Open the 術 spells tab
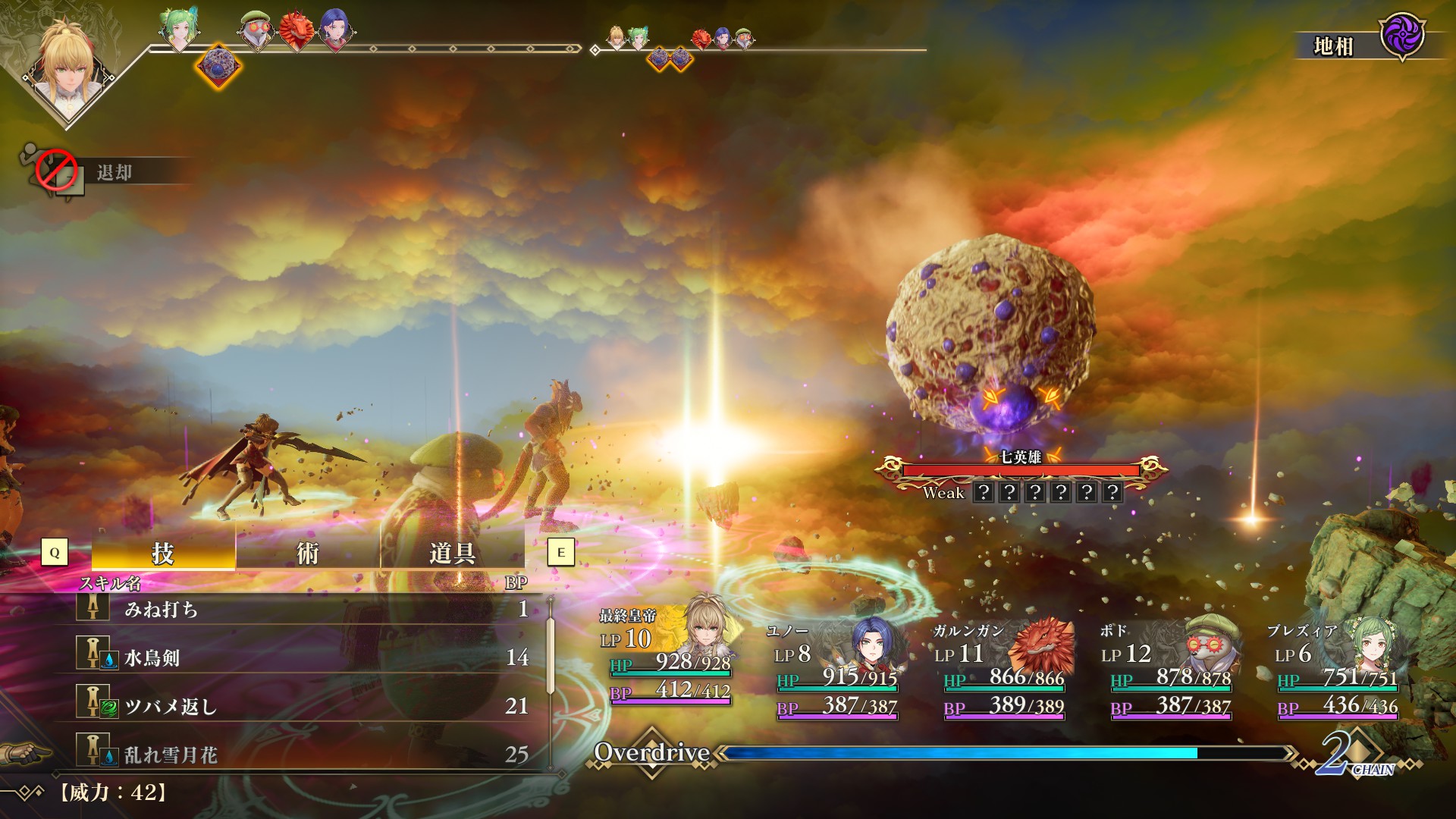Image resolution: width=1456 pixels, height=819 pixels. [307, 553]
